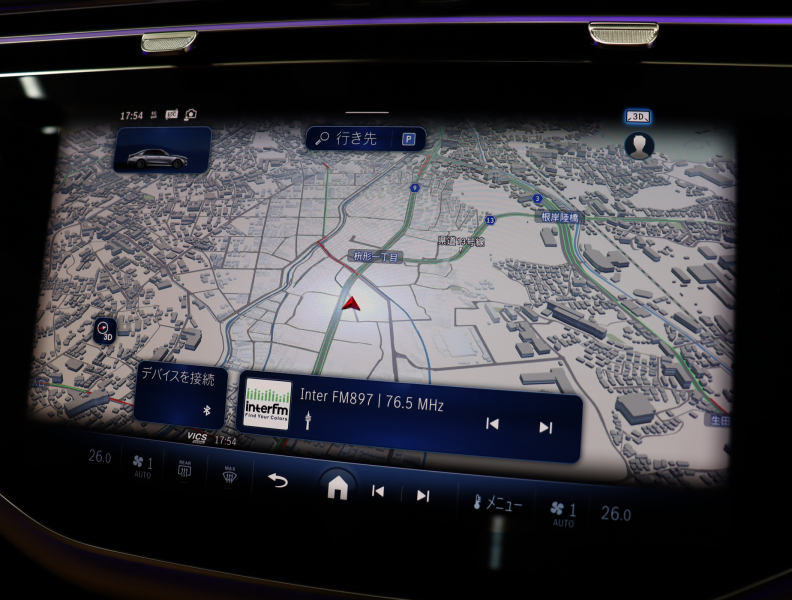Toggle the 3D map view button
Image resolution: width=792 pixels, height=600 pixels.
tap(637, 117)
